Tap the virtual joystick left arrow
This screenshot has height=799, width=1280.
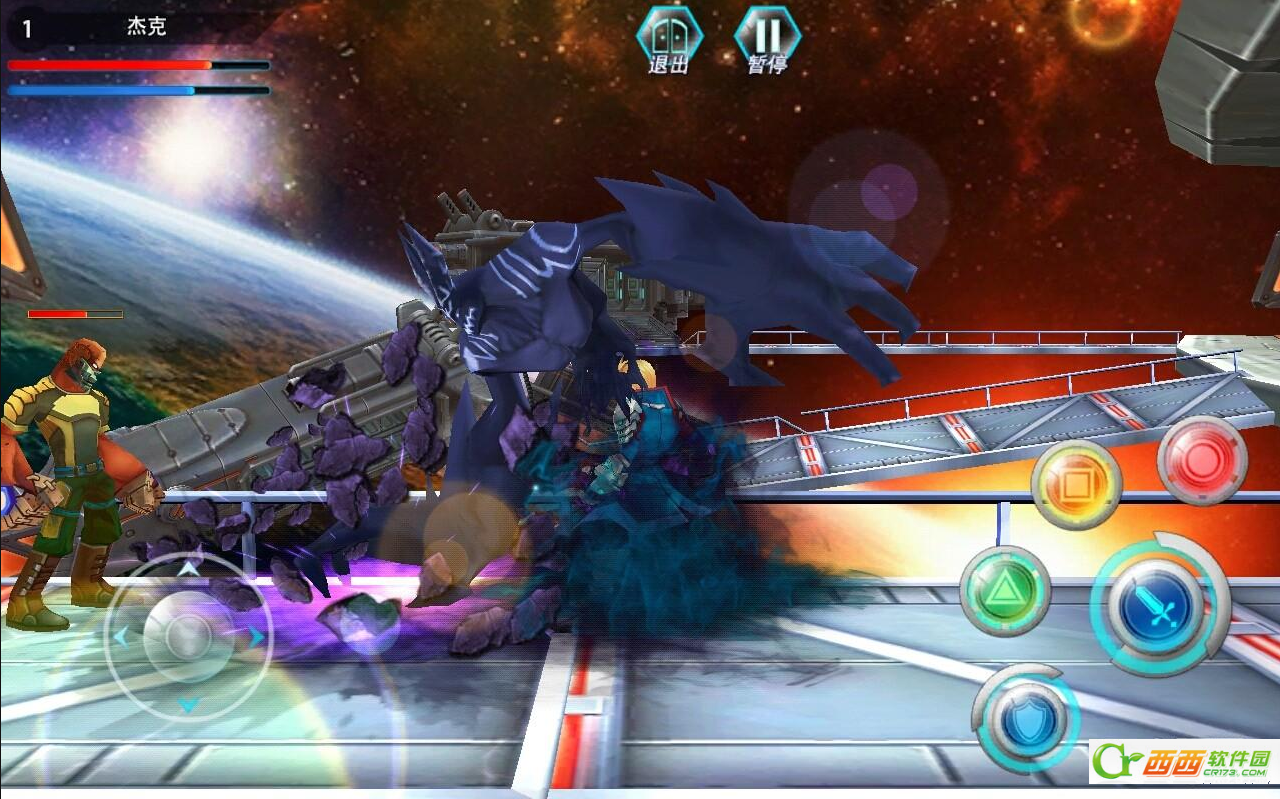(x=121, y=636)
